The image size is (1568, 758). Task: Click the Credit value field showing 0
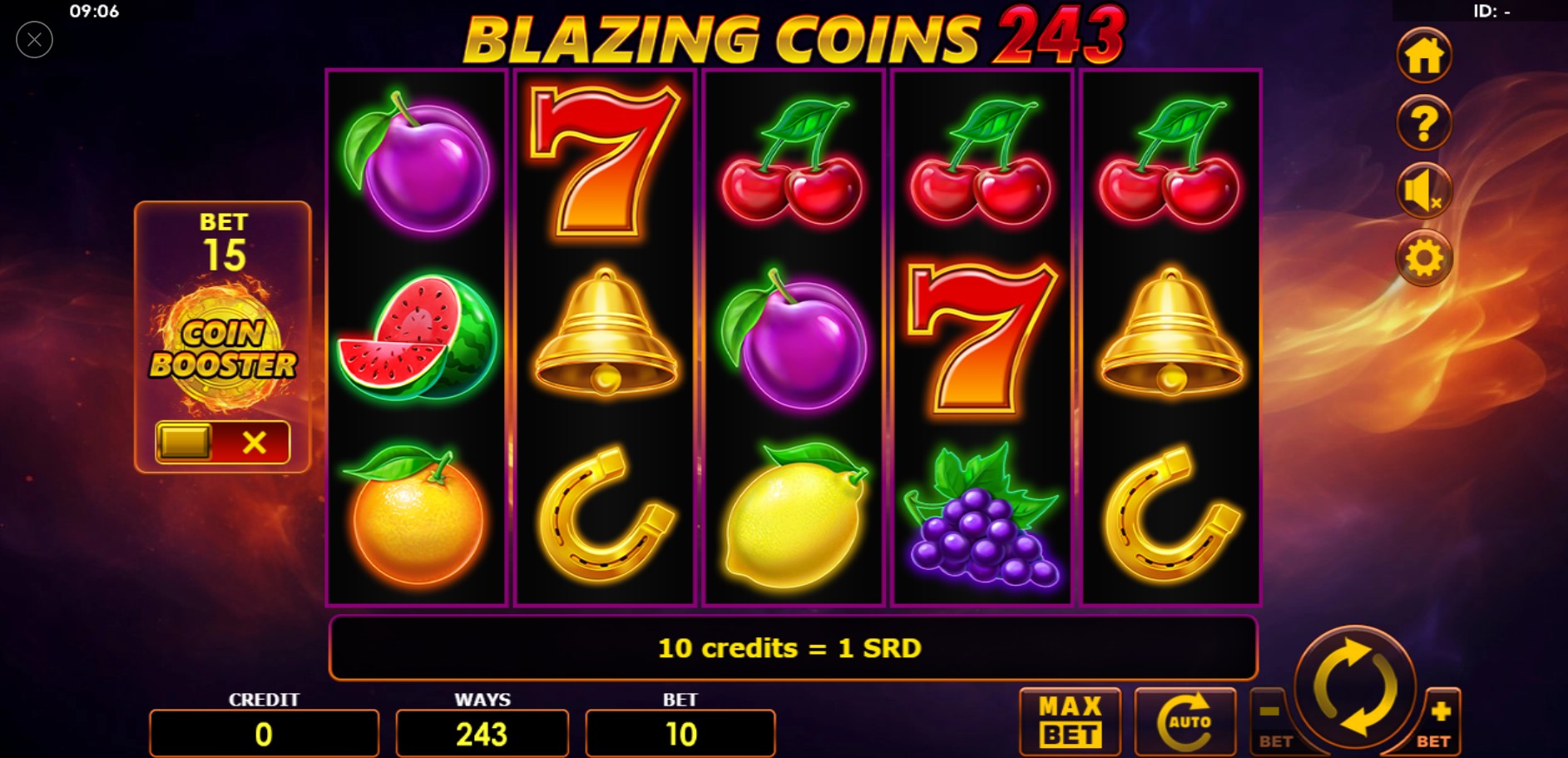point(264,733)
